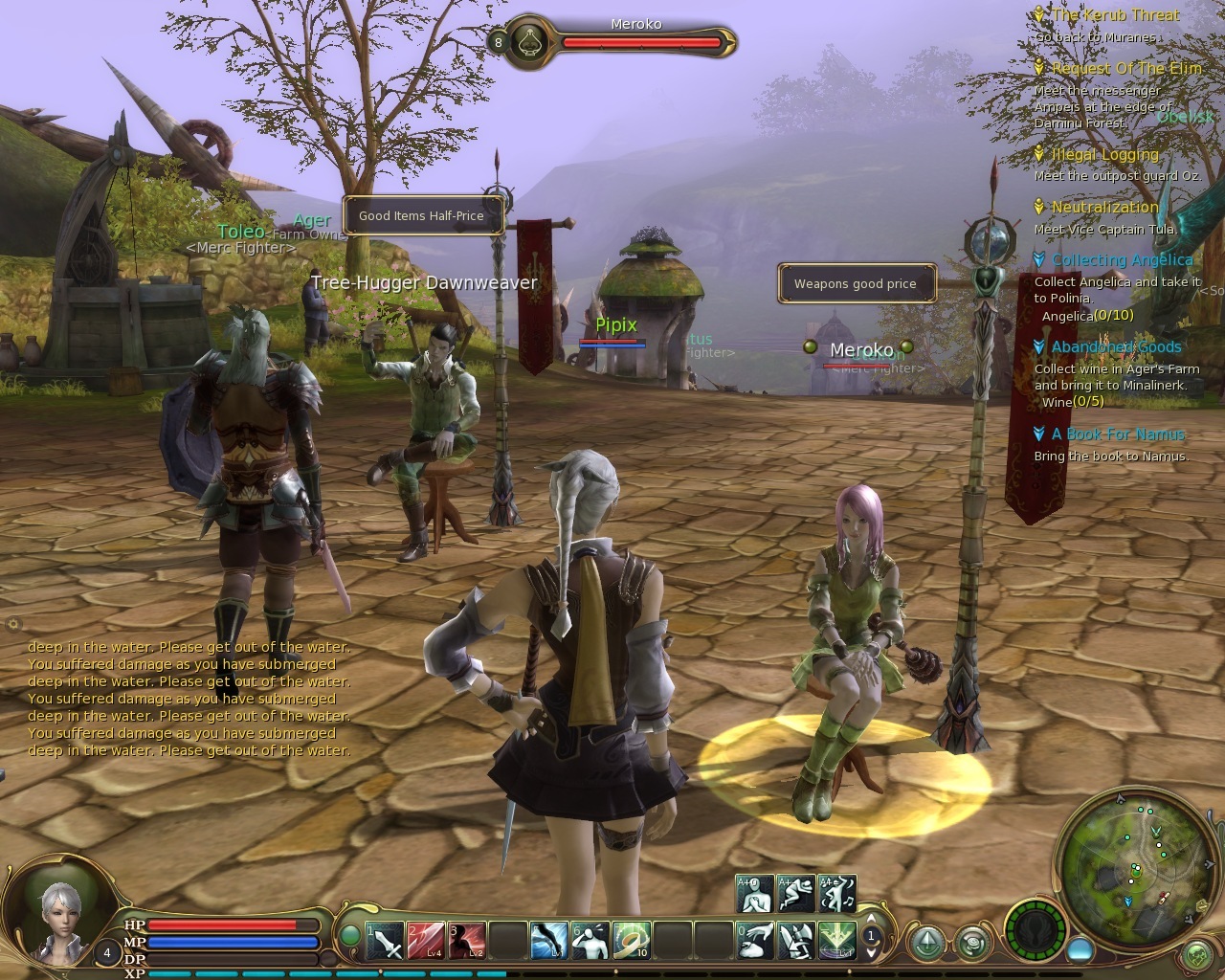Perform the lying-down emote above the hotbar

tap(796, 894)
